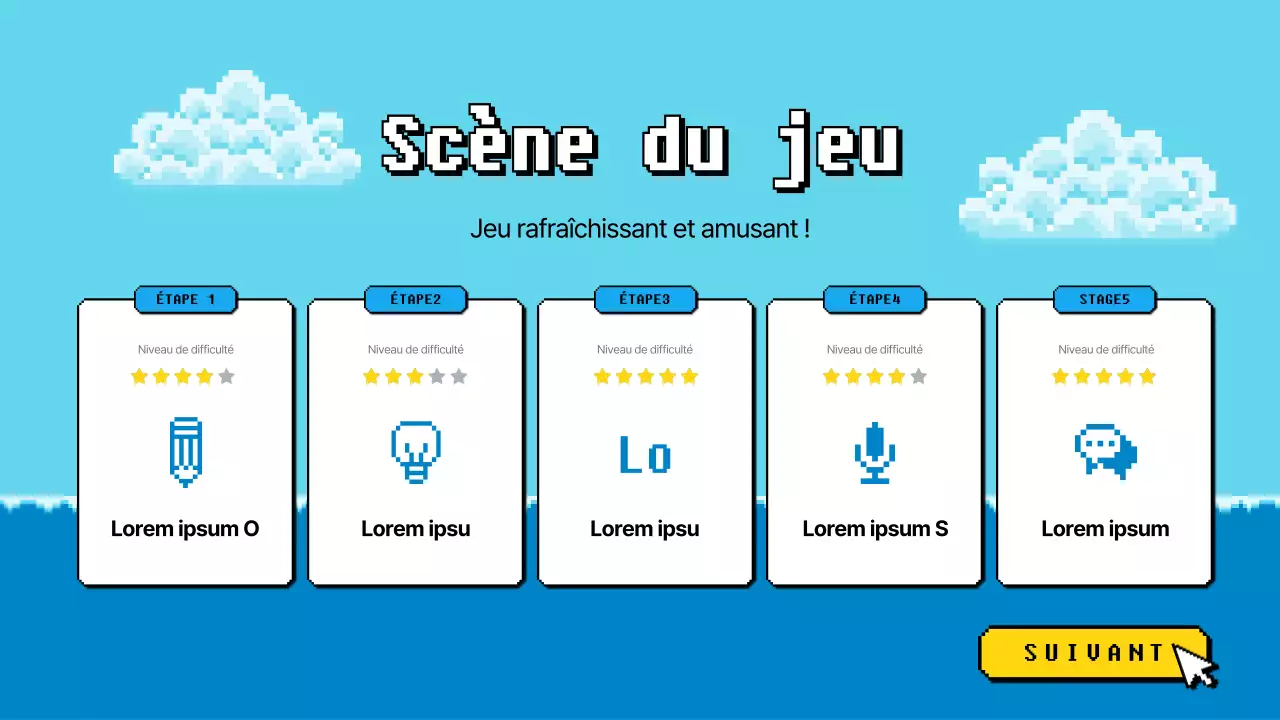Screen dimensions: 1280x720
Task: Toggle the last gray star on ÉTAPE4 rating
Action: [916, 376]
